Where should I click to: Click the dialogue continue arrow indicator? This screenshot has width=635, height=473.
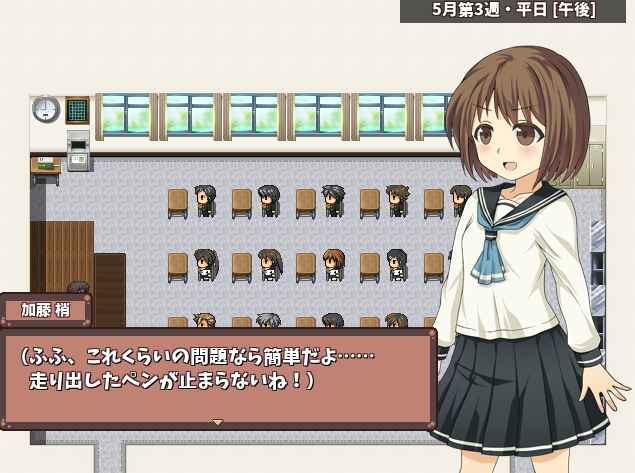pos(217,422)
